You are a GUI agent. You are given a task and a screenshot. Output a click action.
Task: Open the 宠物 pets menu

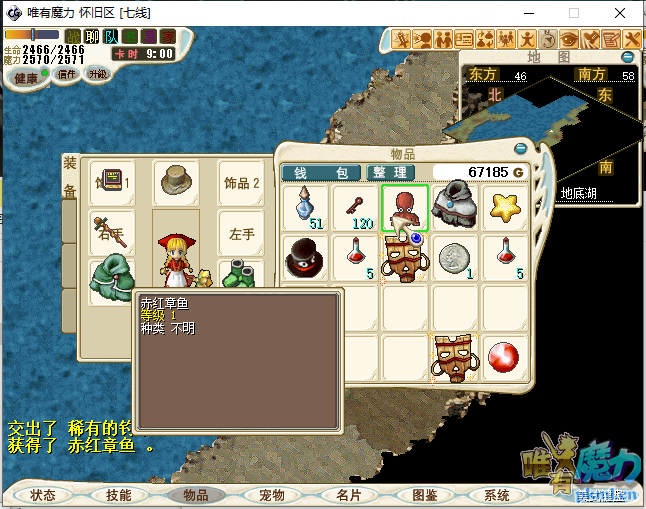click(x=271, y=495)
